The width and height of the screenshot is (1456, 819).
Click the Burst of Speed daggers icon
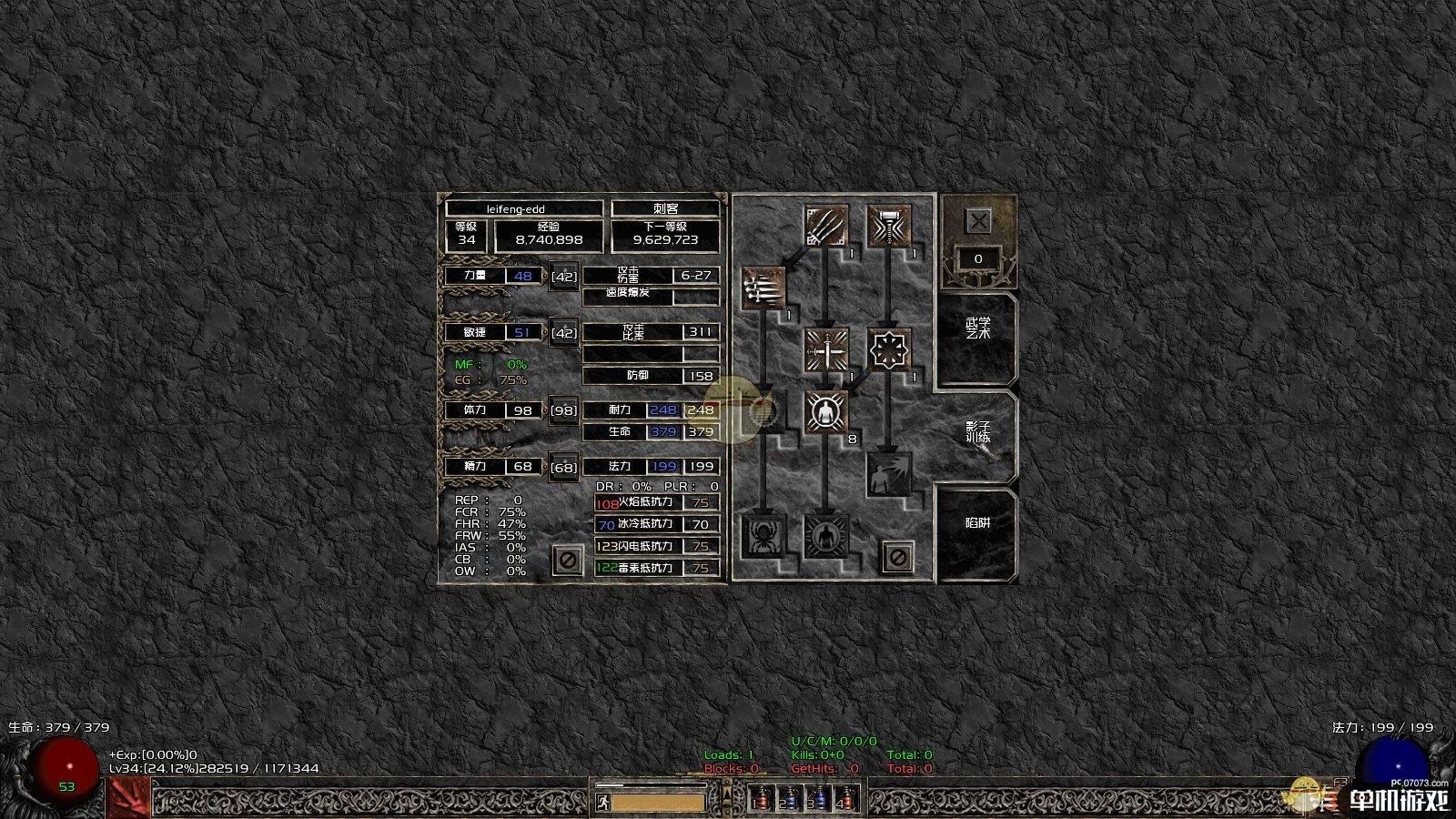pyautogui.click(x=763, y=288)
